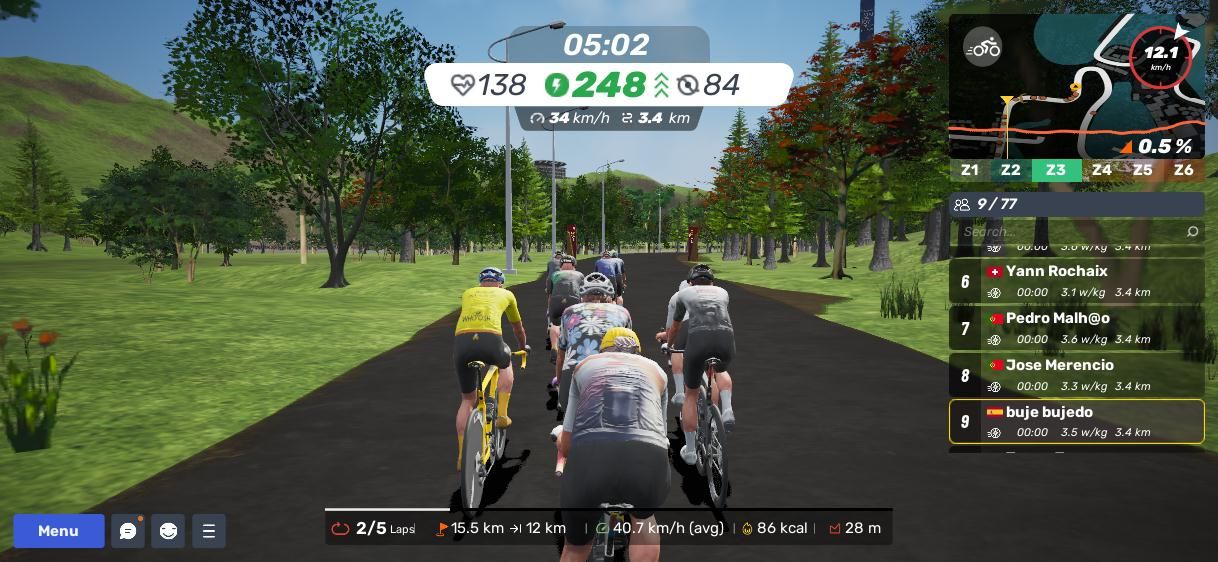Open the blue Menu button
This screenshot has height=562, width=1218.
[x=58, y=531]
